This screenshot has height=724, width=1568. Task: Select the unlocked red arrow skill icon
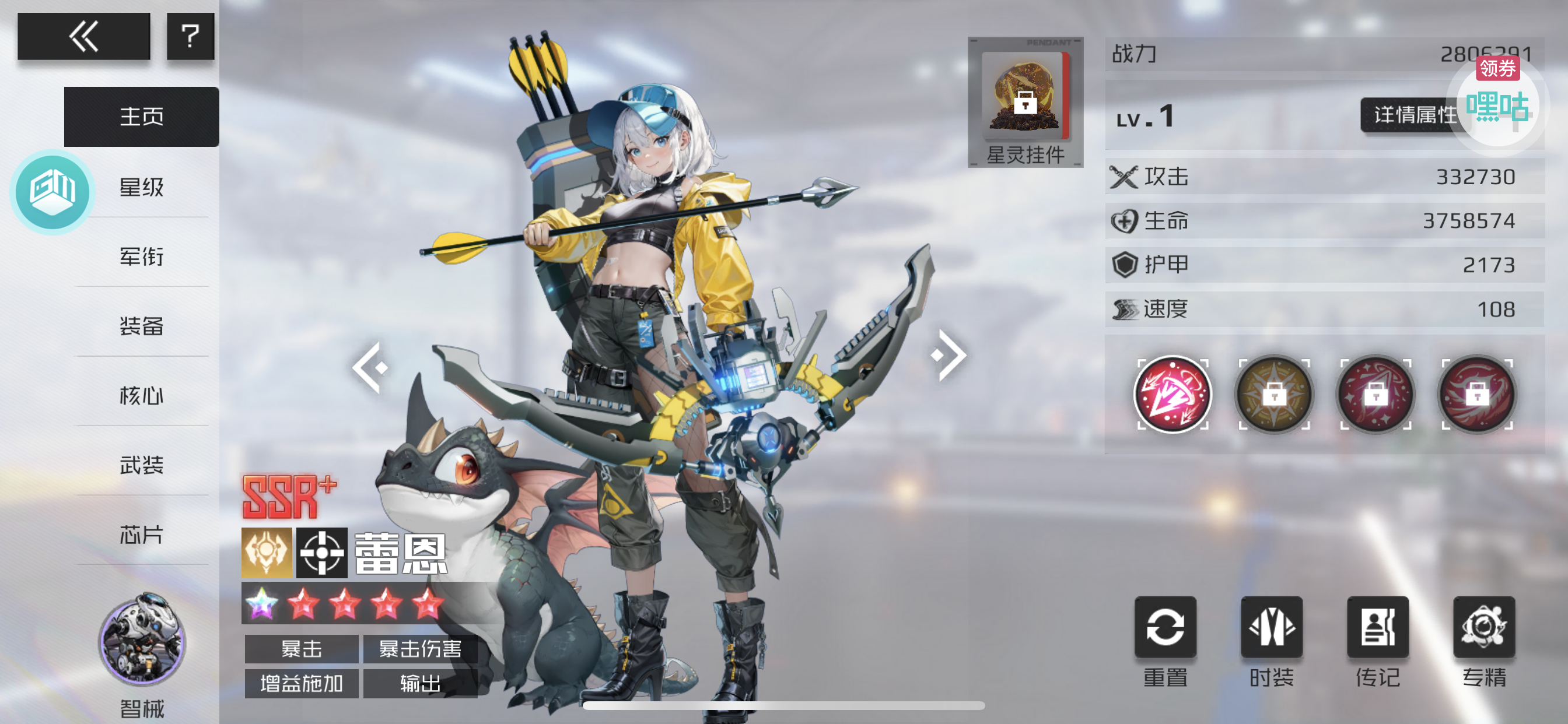1172,394
